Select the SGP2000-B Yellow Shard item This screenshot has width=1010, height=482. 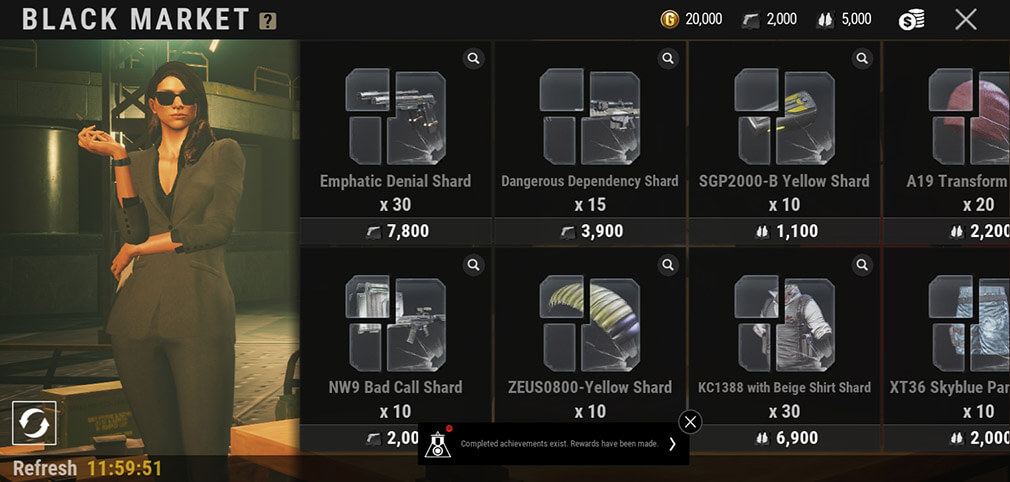[x=784, y=118]
